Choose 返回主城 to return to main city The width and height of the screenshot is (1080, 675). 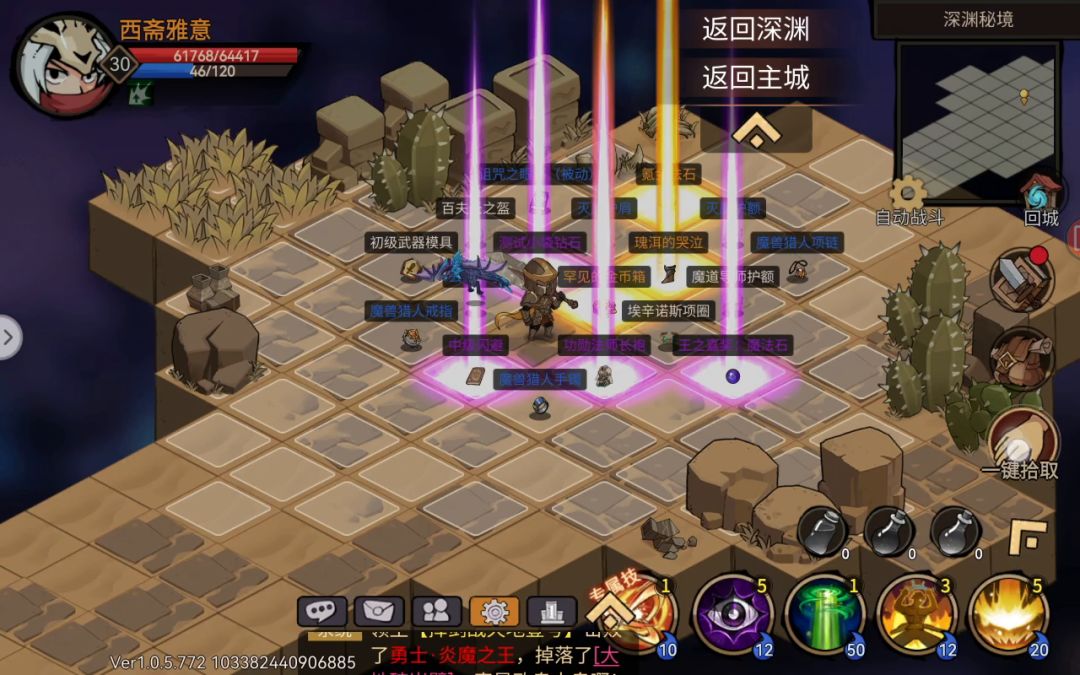click(755, 77)
